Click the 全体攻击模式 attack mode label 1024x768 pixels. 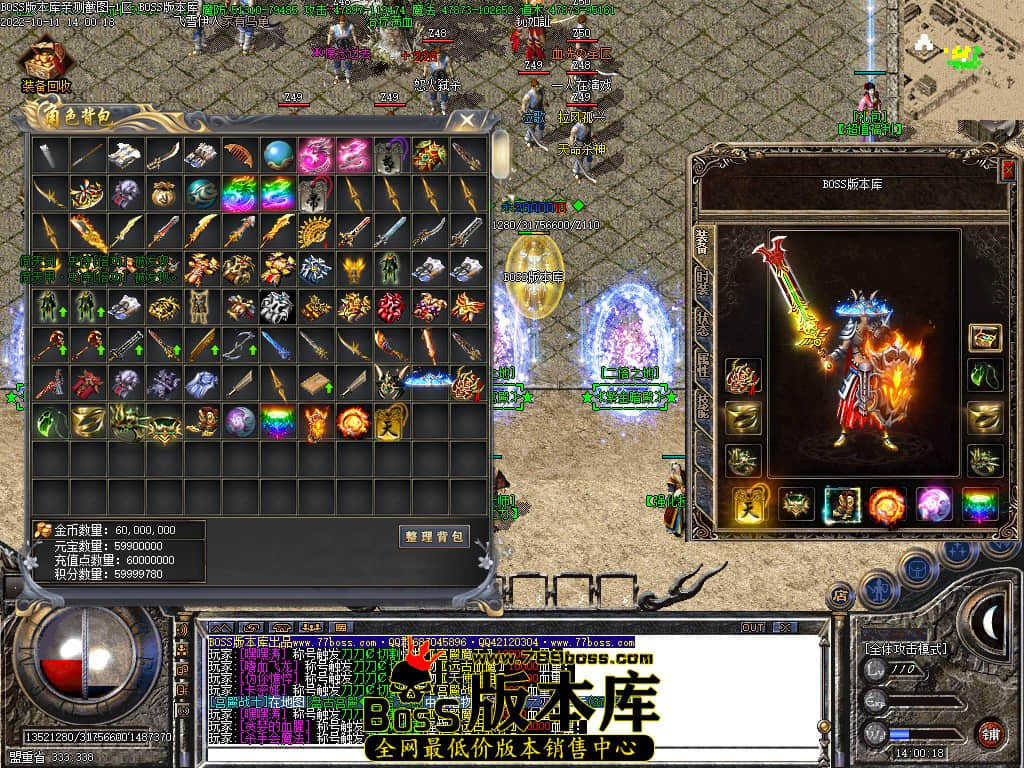coord(905,649)
